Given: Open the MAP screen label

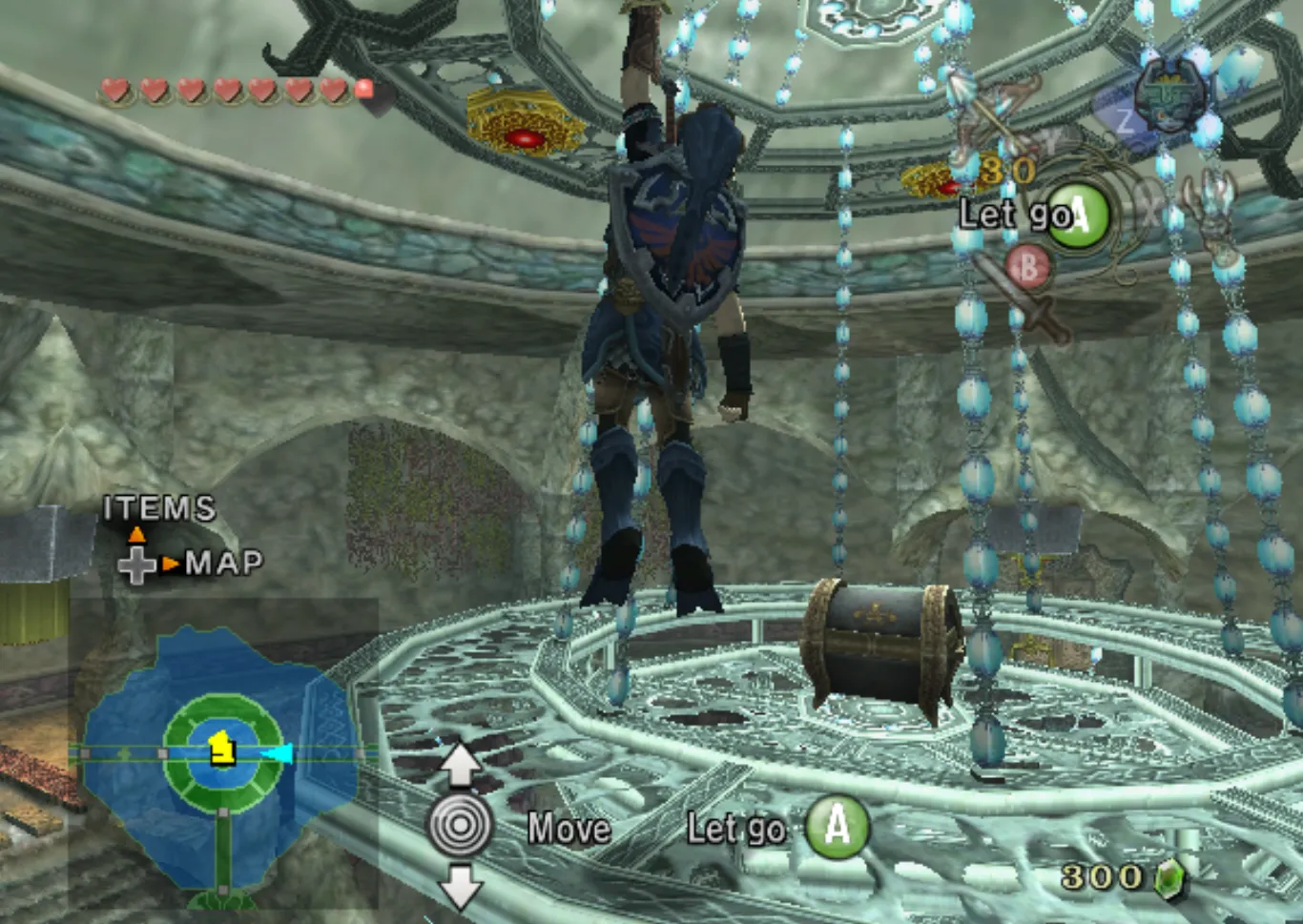Looking at the screenshot, I should 224,563.
